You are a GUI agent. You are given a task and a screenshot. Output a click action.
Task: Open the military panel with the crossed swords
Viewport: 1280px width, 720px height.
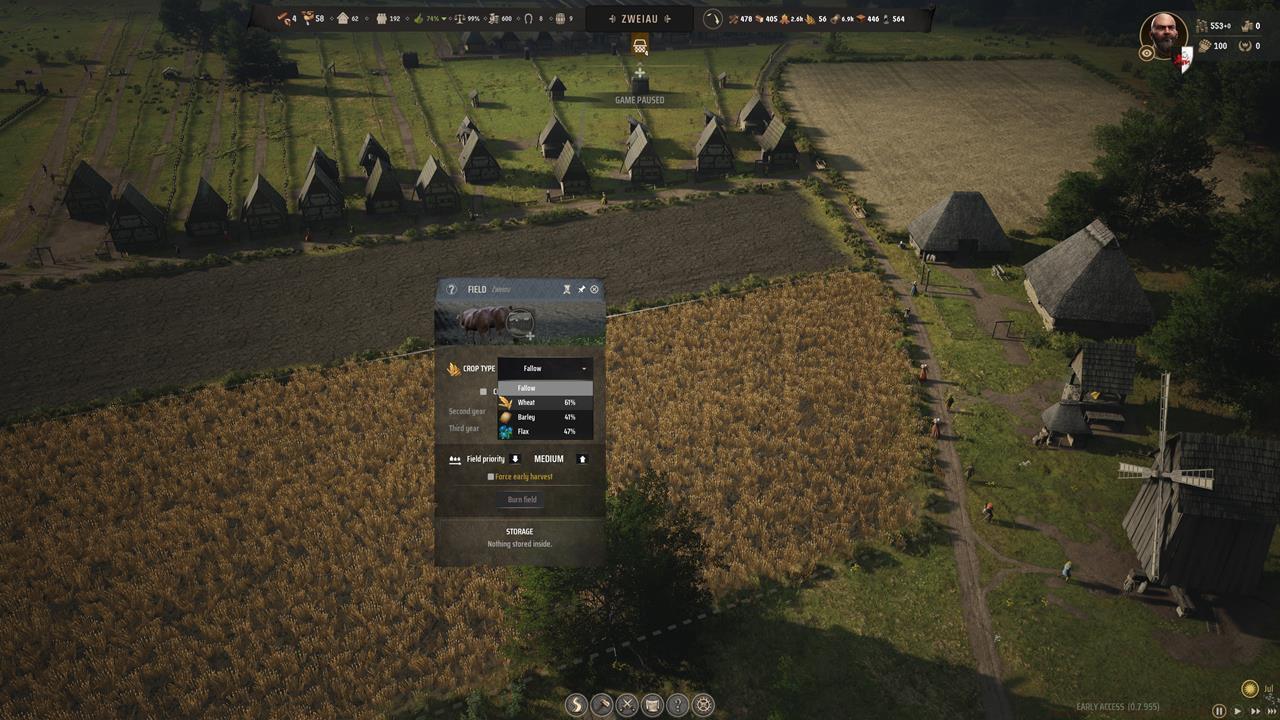pyautogui.click(x=627, y=705)
